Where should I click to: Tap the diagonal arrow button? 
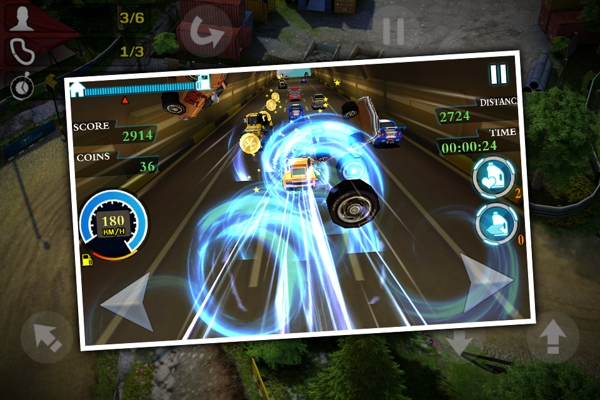[x=46, y=337]
